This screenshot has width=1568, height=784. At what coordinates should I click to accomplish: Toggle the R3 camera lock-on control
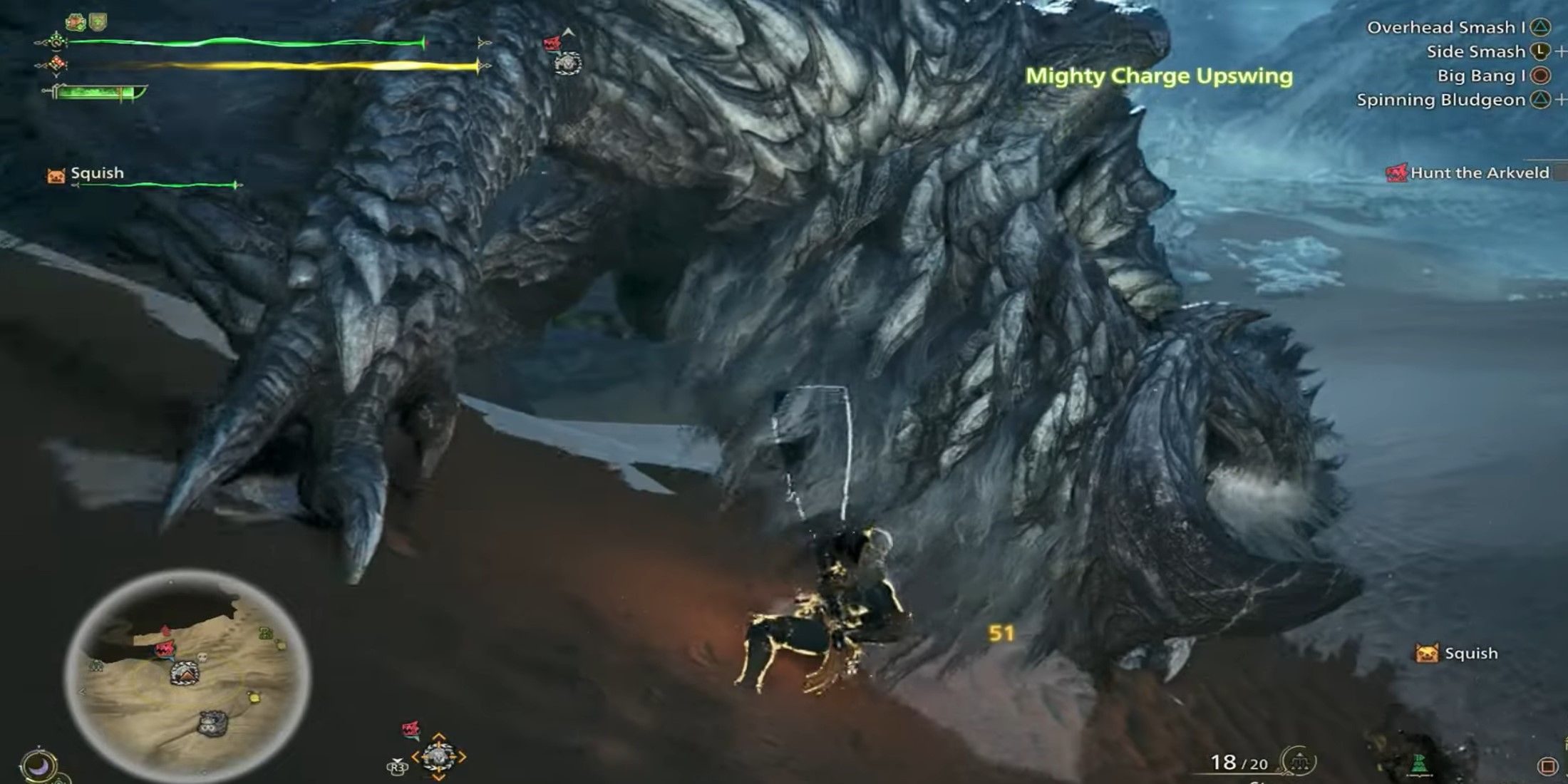pyautogui.click(x=397, y=768)
